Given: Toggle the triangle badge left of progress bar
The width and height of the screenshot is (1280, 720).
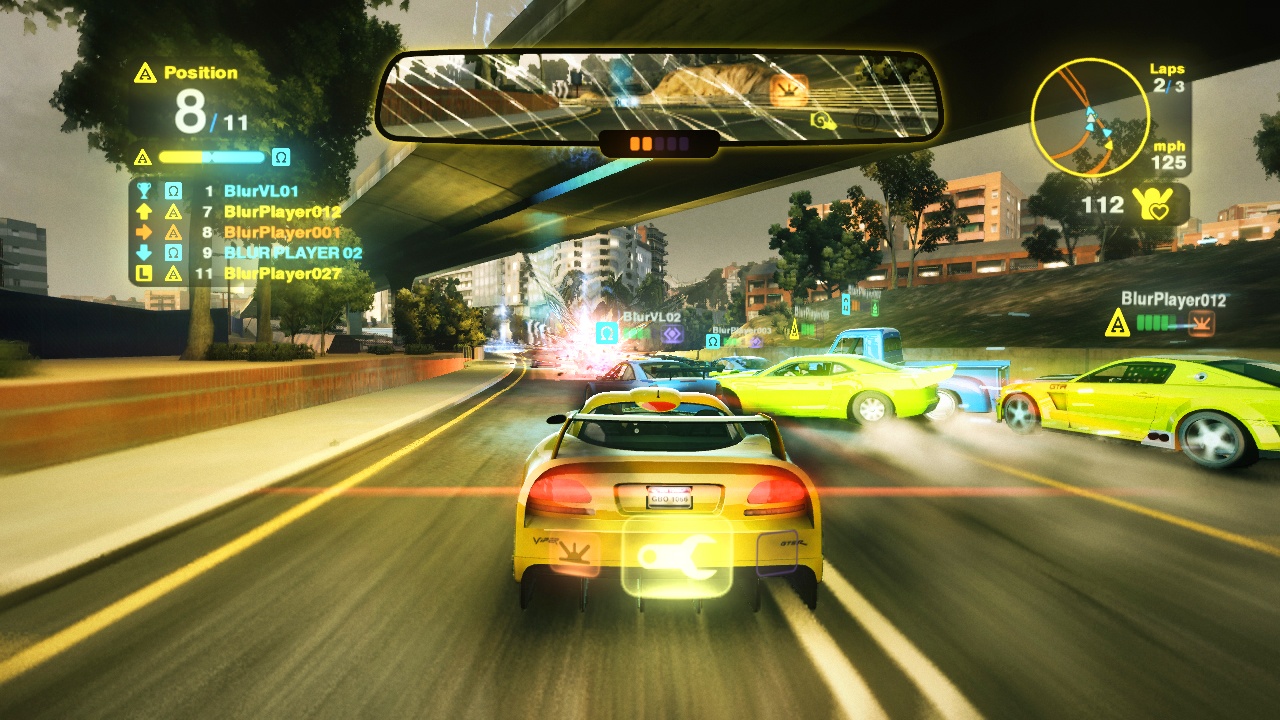Looking at the screenshot, I should click(143, 158).
